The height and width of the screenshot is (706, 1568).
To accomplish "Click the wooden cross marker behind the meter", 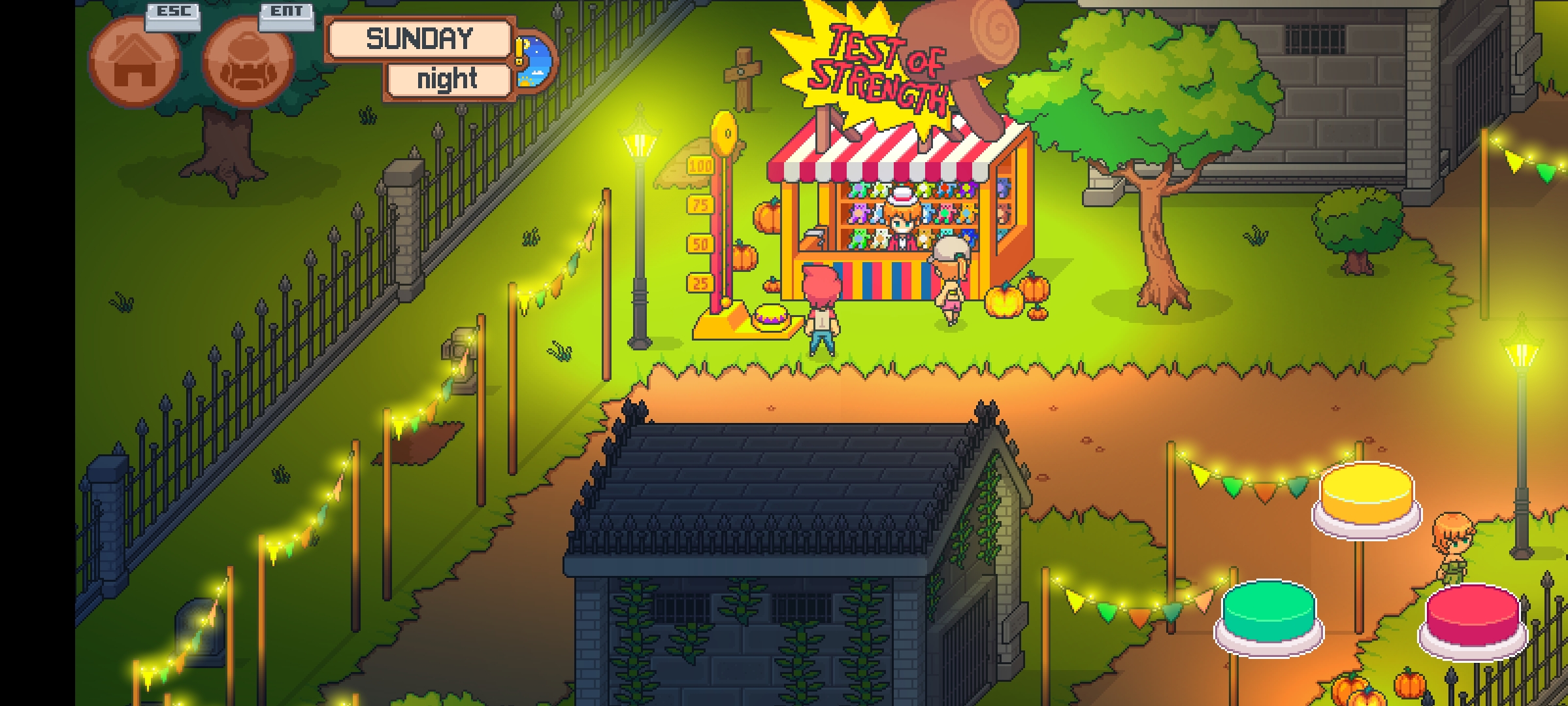I will coord(742,72).
